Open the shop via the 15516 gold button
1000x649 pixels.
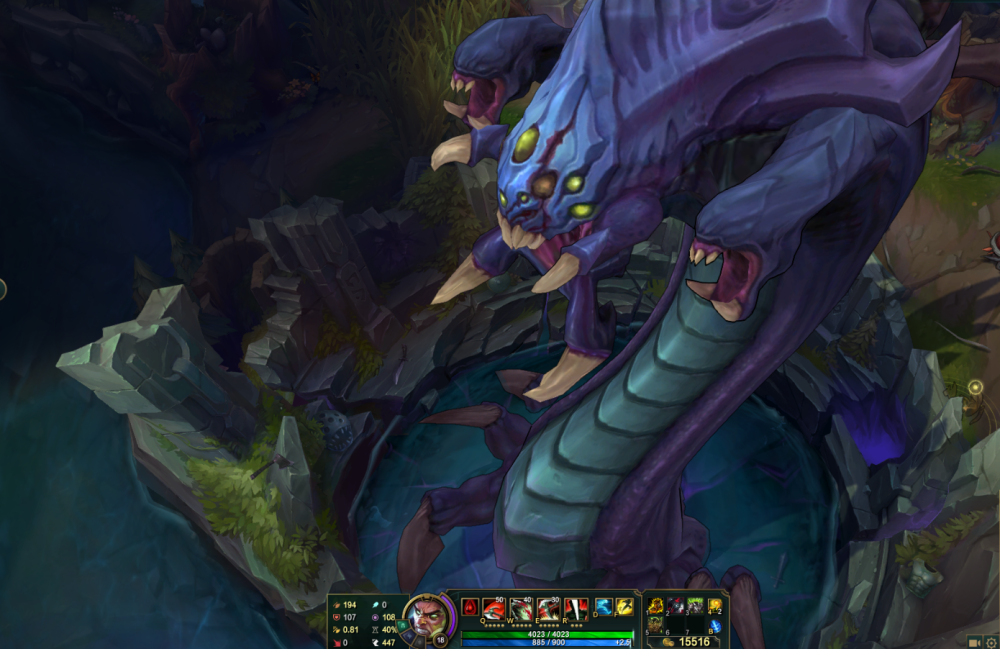click(689, 641)
